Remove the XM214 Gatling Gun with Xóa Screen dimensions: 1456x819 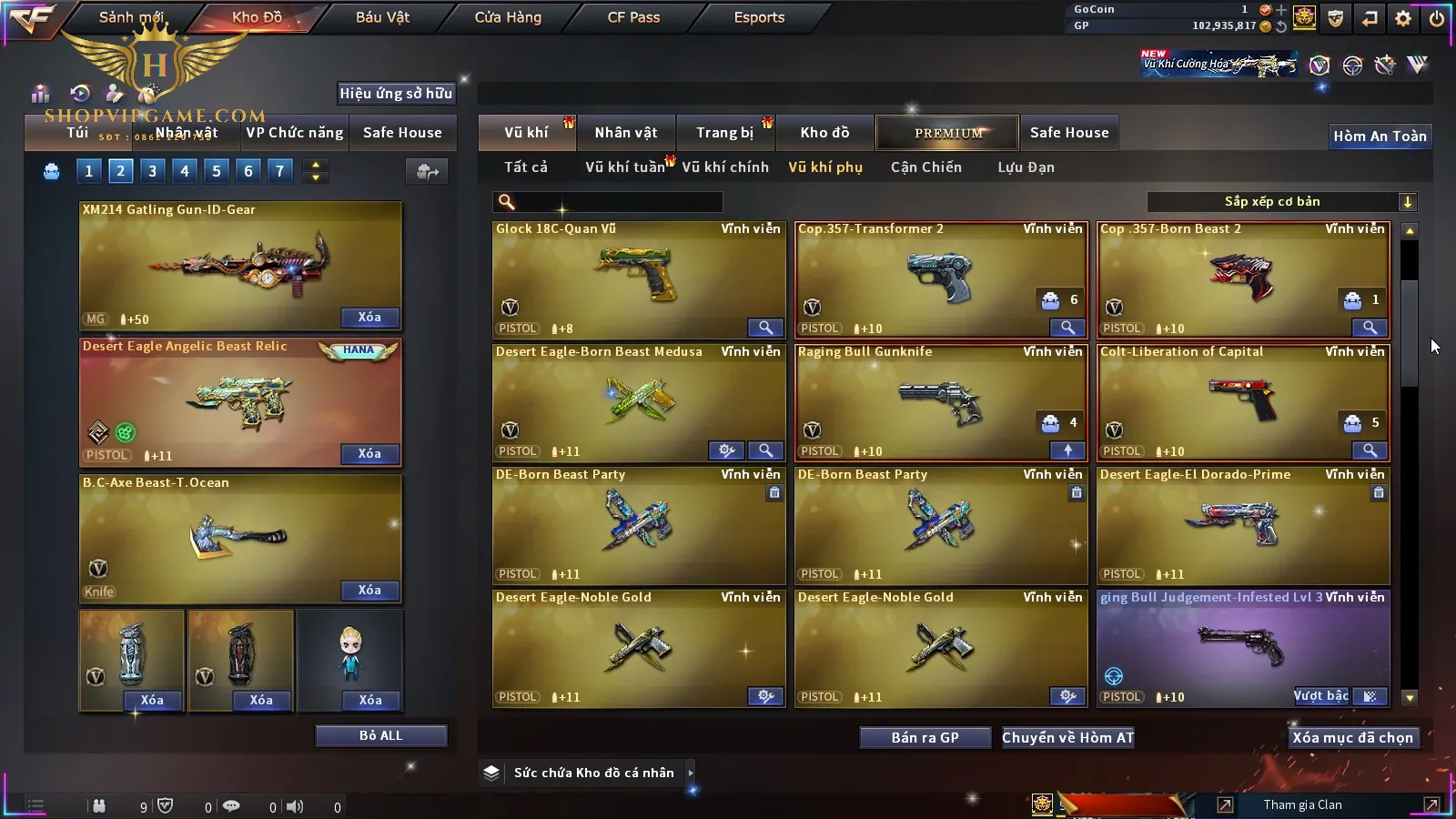(x=369, y=318)
